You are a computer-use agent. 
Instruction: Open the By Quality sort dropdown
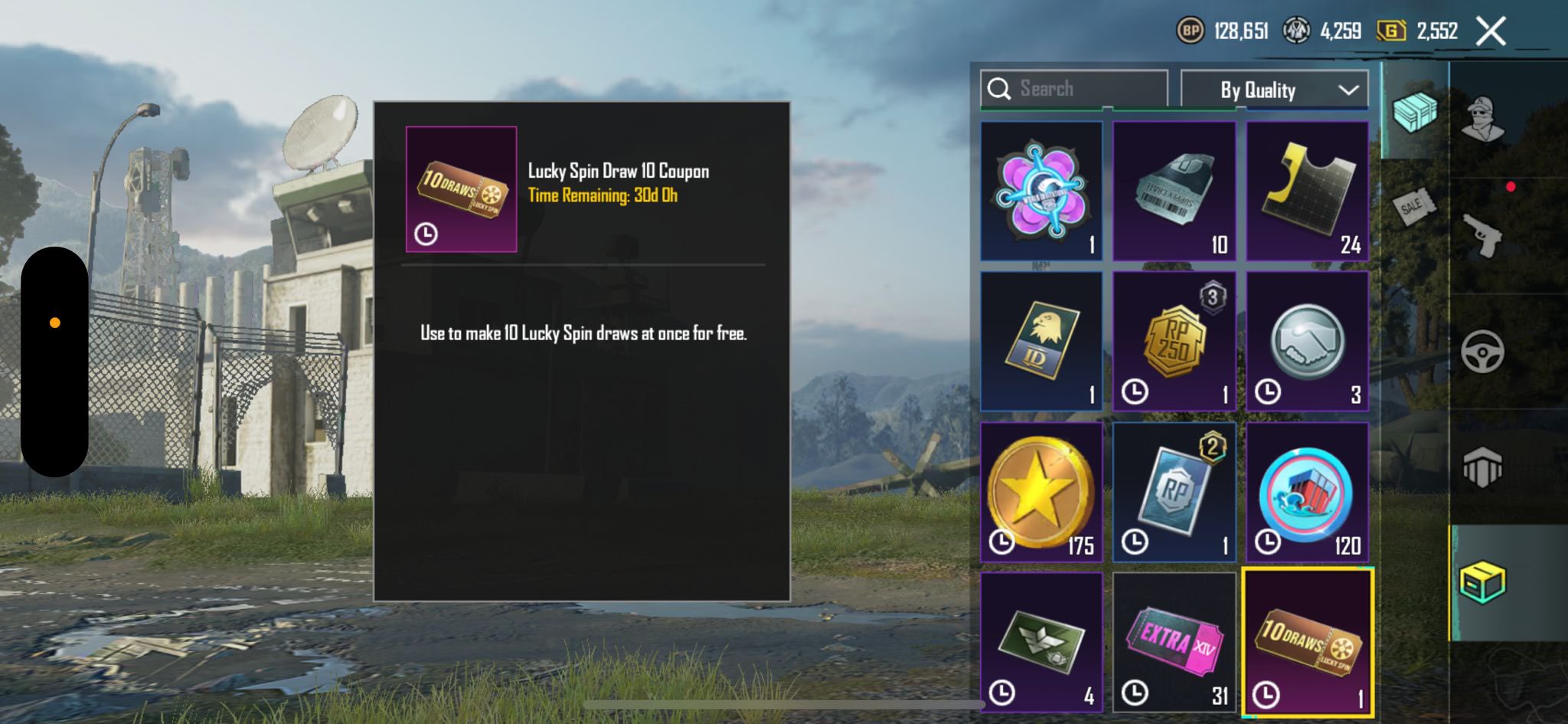[1274, 90]
